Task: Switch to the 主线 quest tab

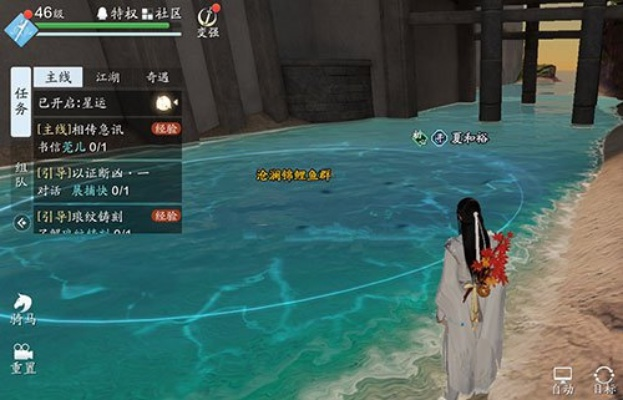Action: 57,77
